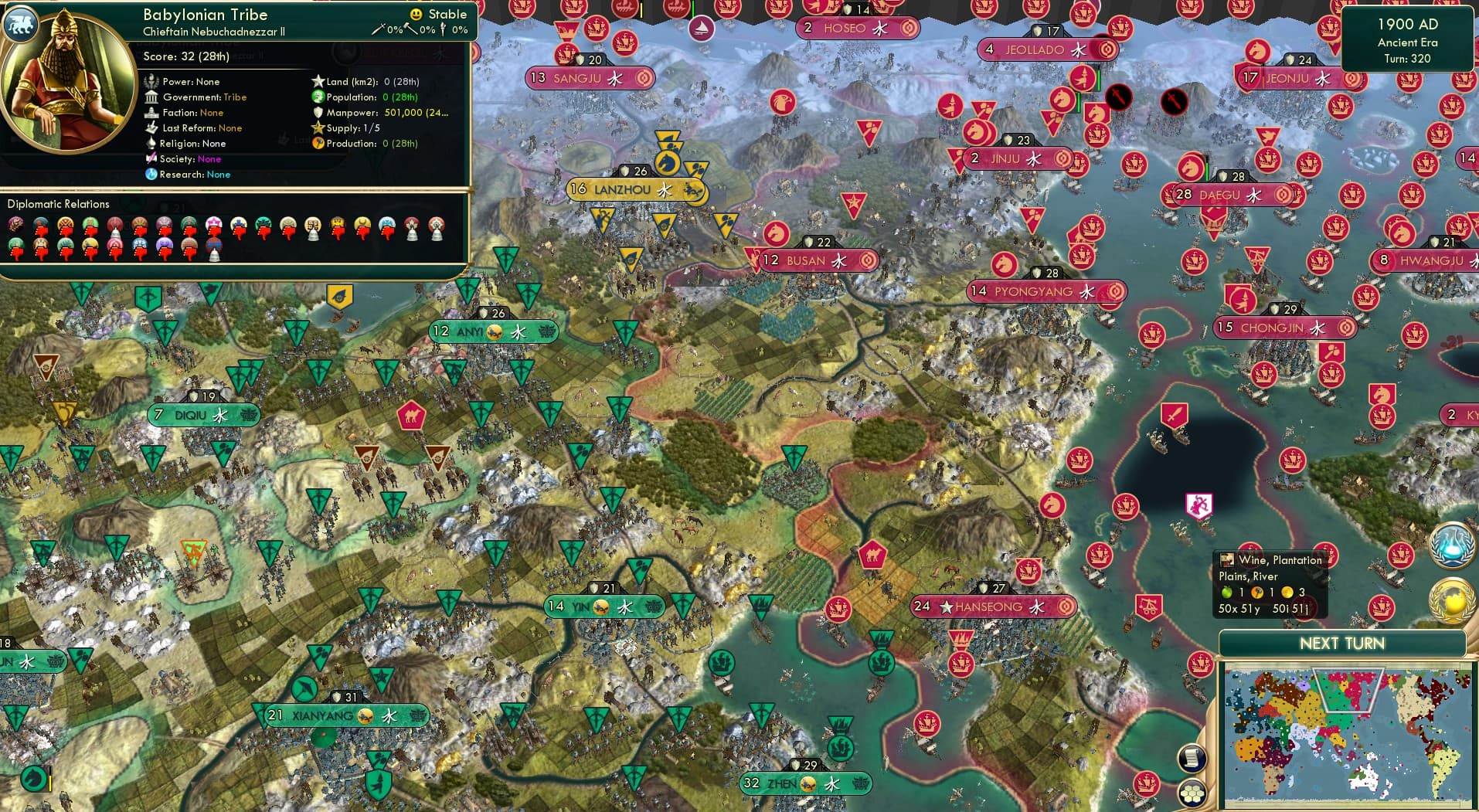Screen dimensions: 1479x812
Task: Click the Stable smiley stability icon
Action: pos(415,14)
